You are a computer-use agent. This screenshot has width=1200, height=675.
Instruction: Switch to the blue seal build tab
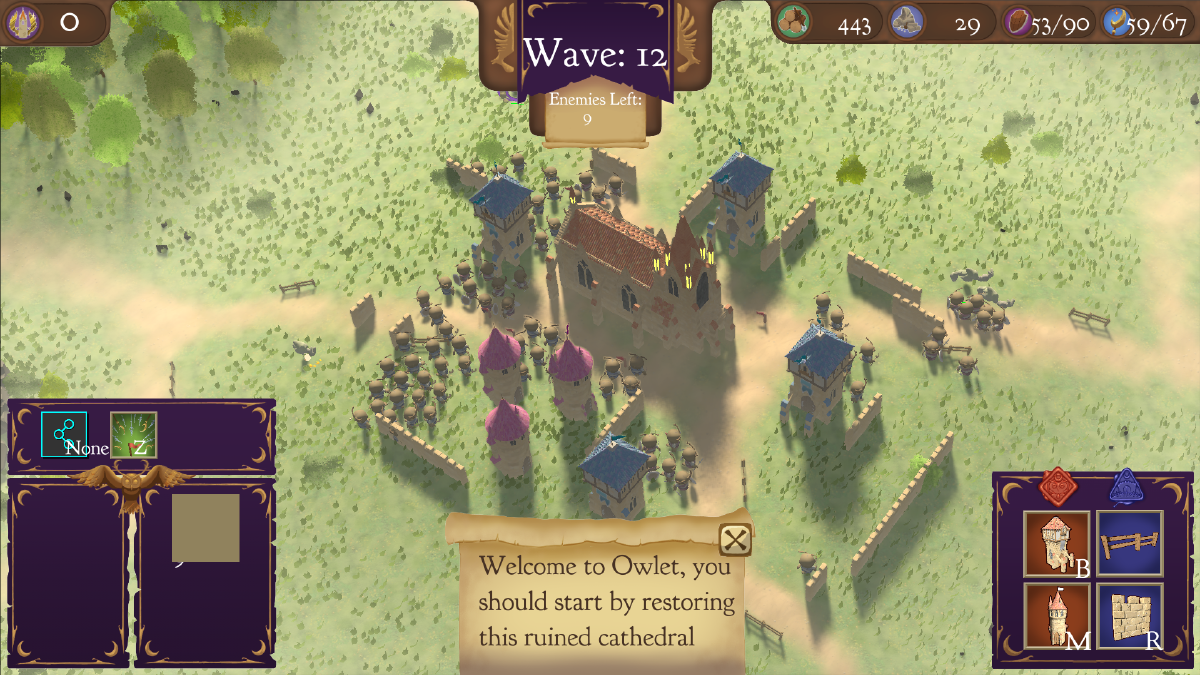coord(1127,487)
